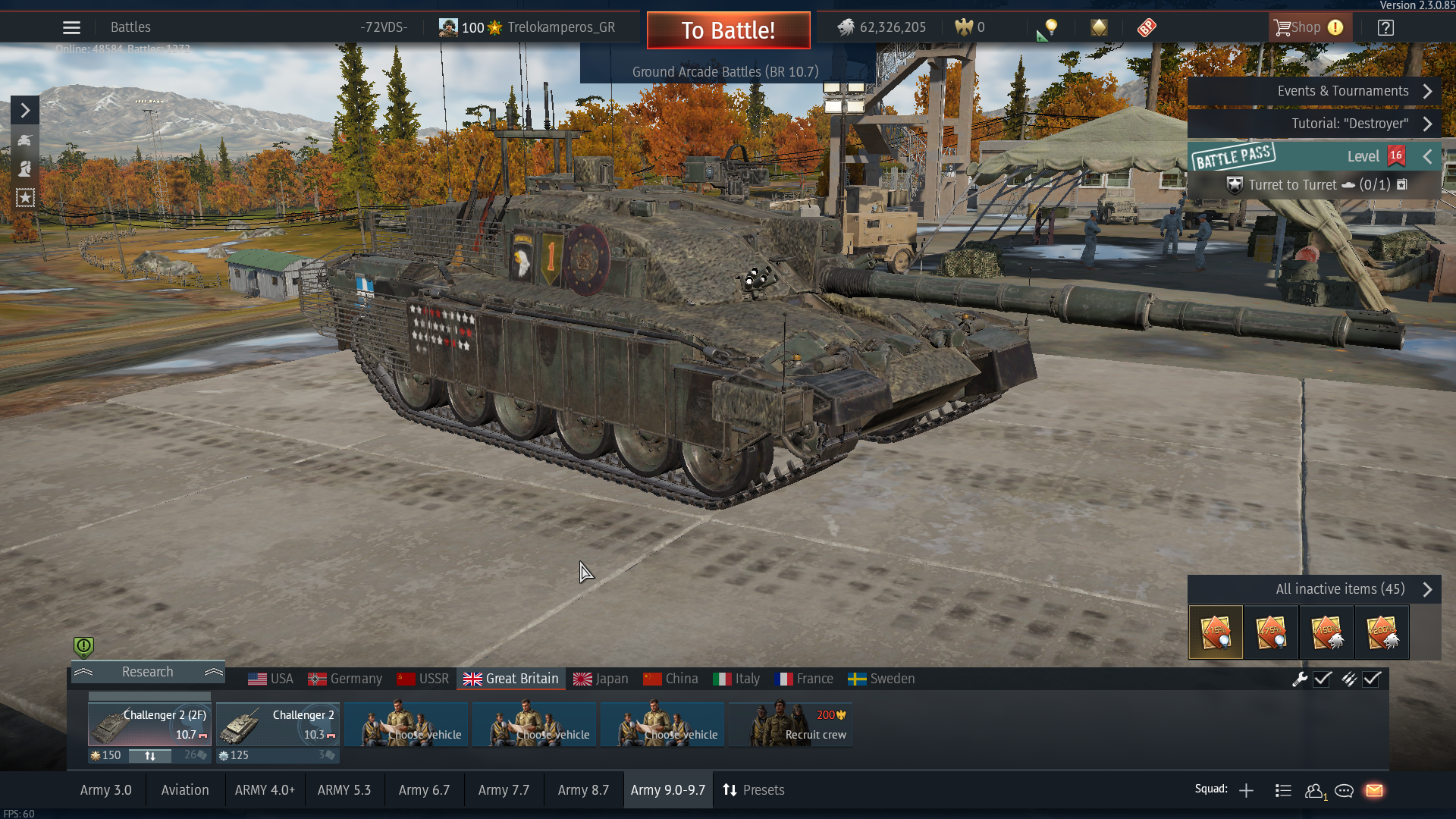Screen dimensions: 1456x819
Task: Select the Army 8.7 preset
Action: point(583,790)
